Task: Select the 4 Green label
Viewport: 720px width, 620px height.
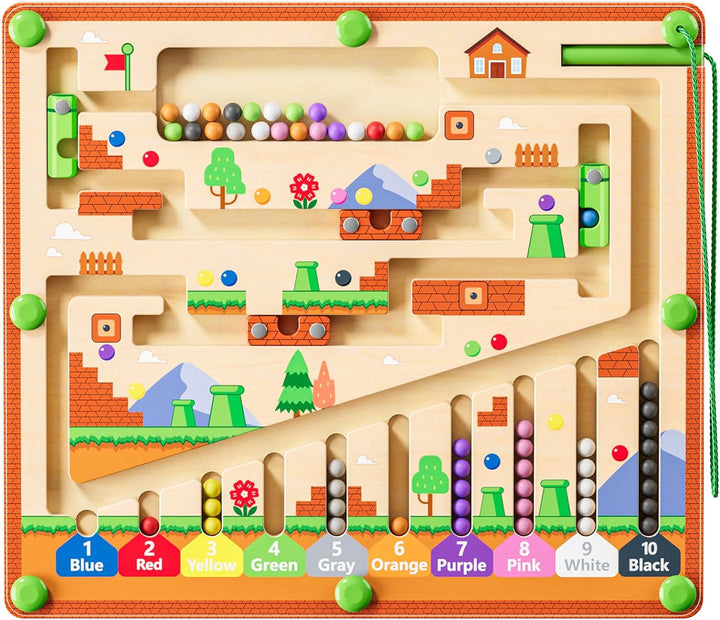Action: pos(274,556)
